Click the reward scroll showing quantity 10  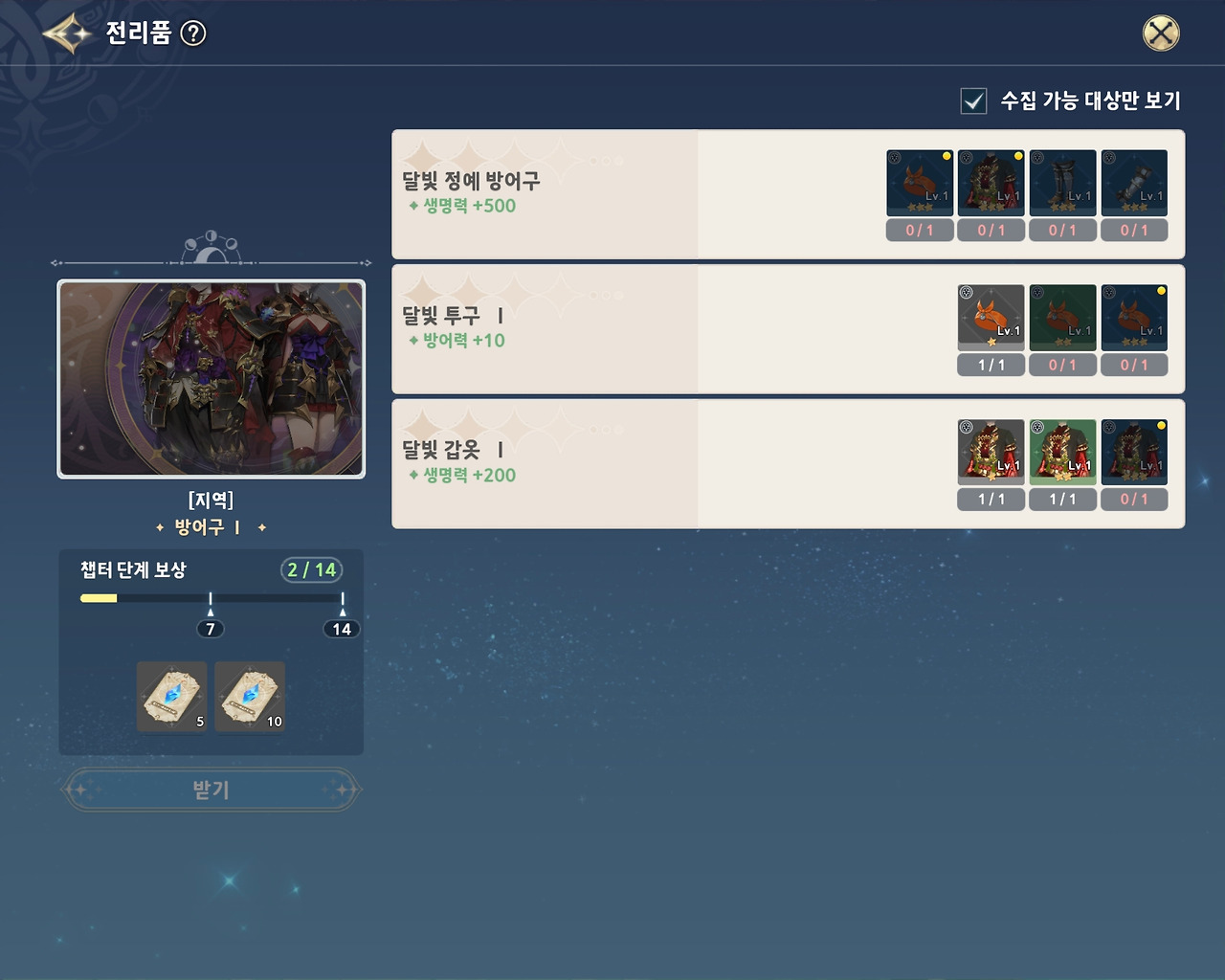pos(249,696)
